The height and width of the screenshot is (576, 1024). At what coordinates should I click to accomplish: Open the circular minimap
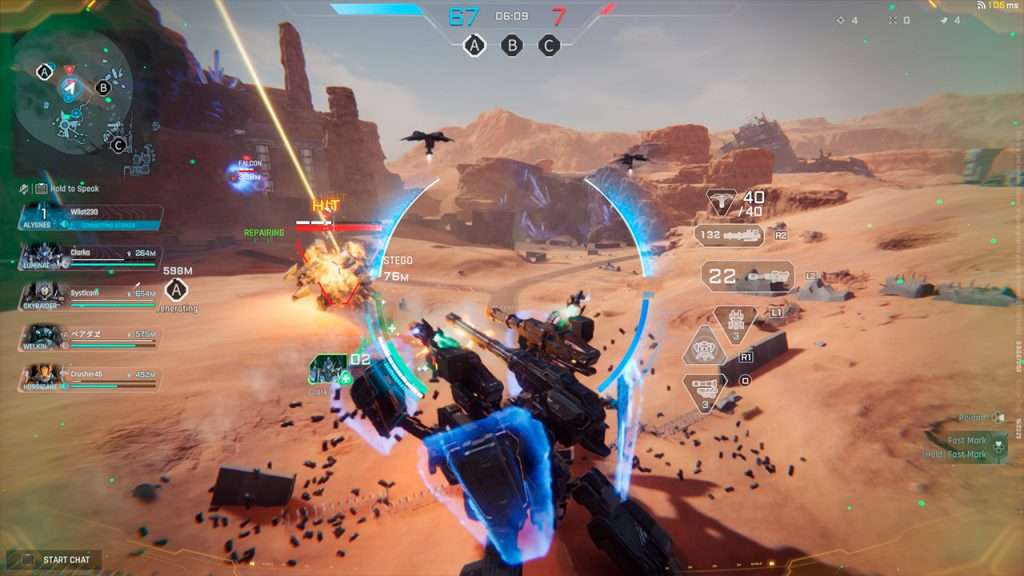74,91
